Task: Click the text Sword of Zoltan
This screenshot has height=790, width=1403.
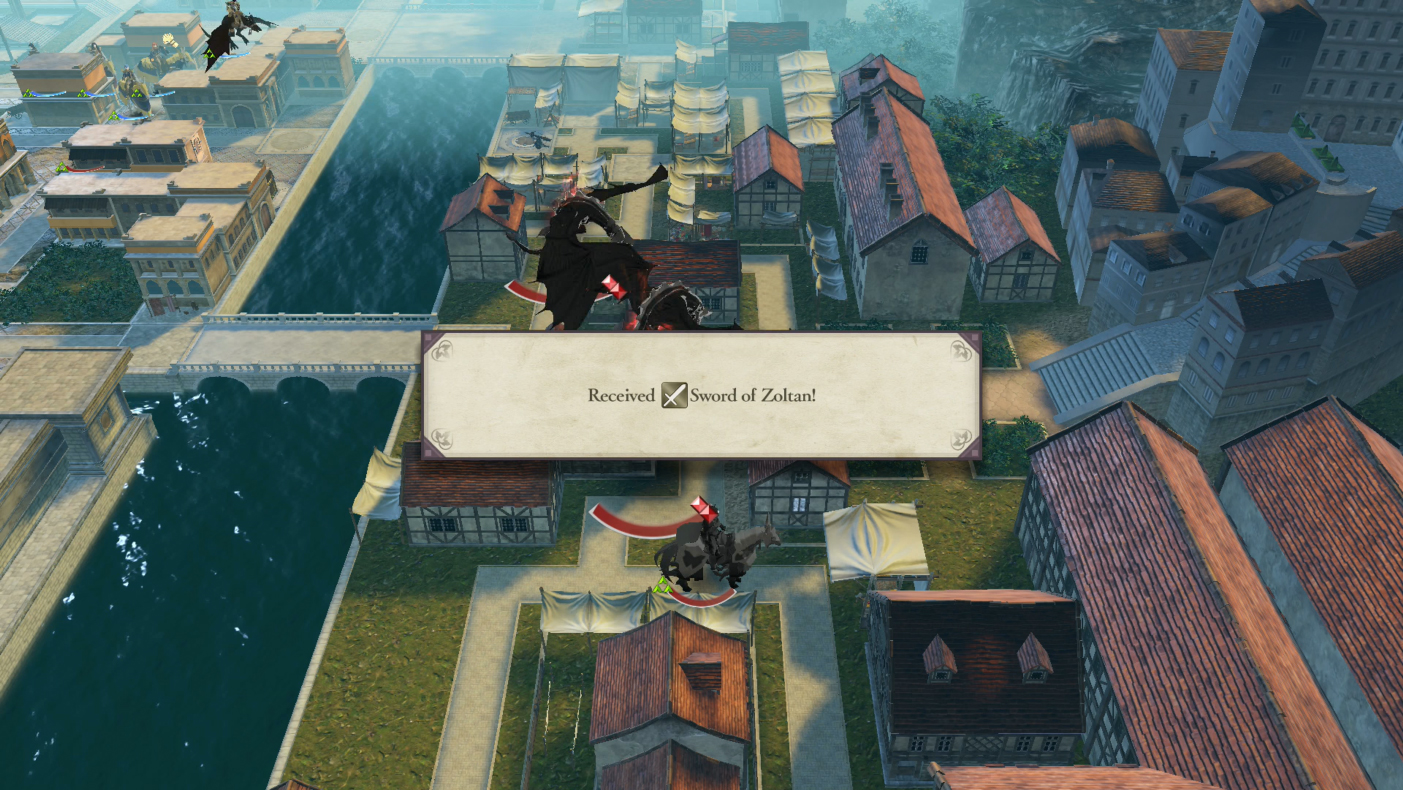Action: 755,394
